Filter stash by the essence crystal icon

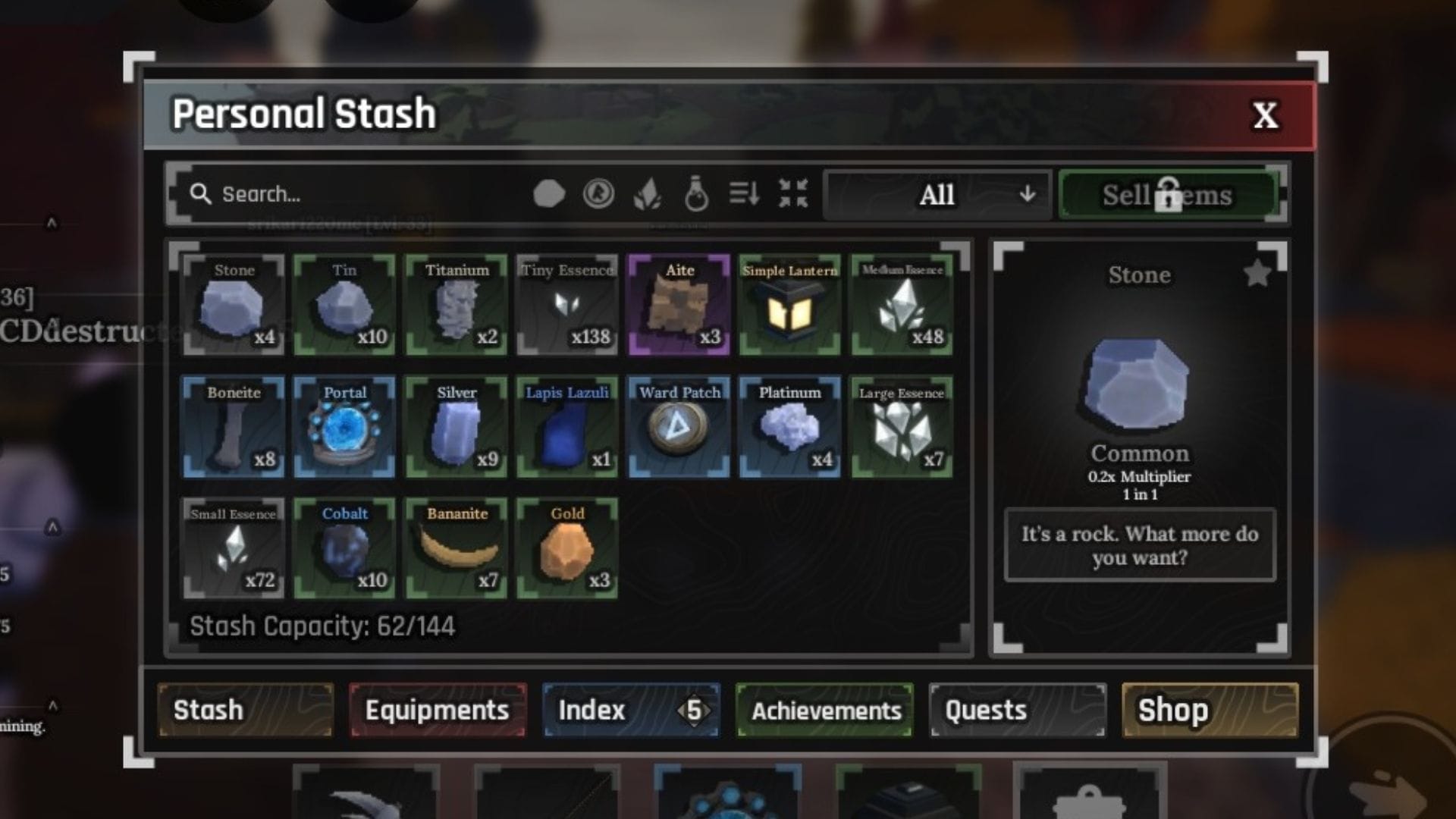pos(648,195)
